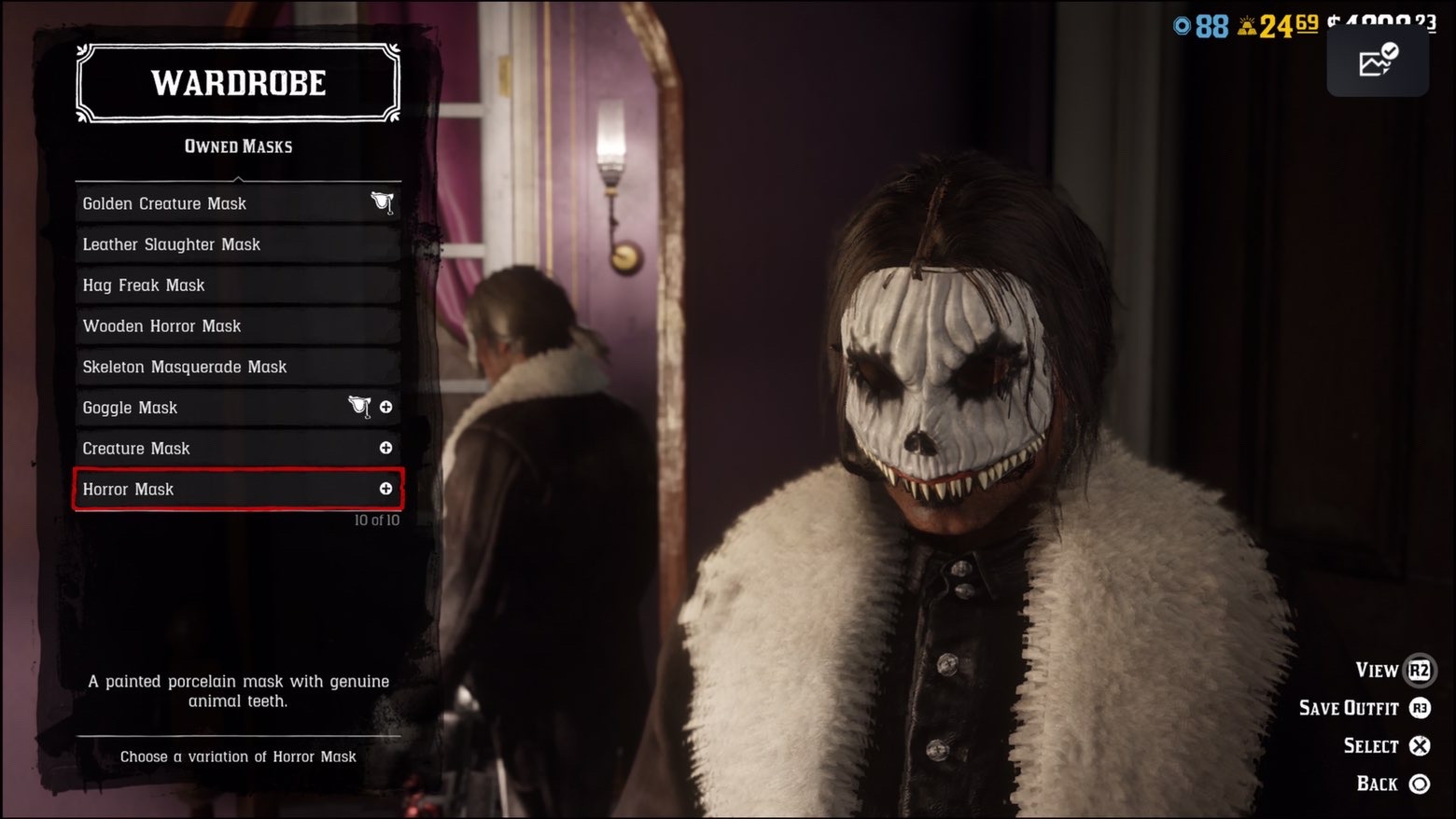1456x819 pixels.
Task: Select the Goggle Mask entry
Action: pos(237,408)
